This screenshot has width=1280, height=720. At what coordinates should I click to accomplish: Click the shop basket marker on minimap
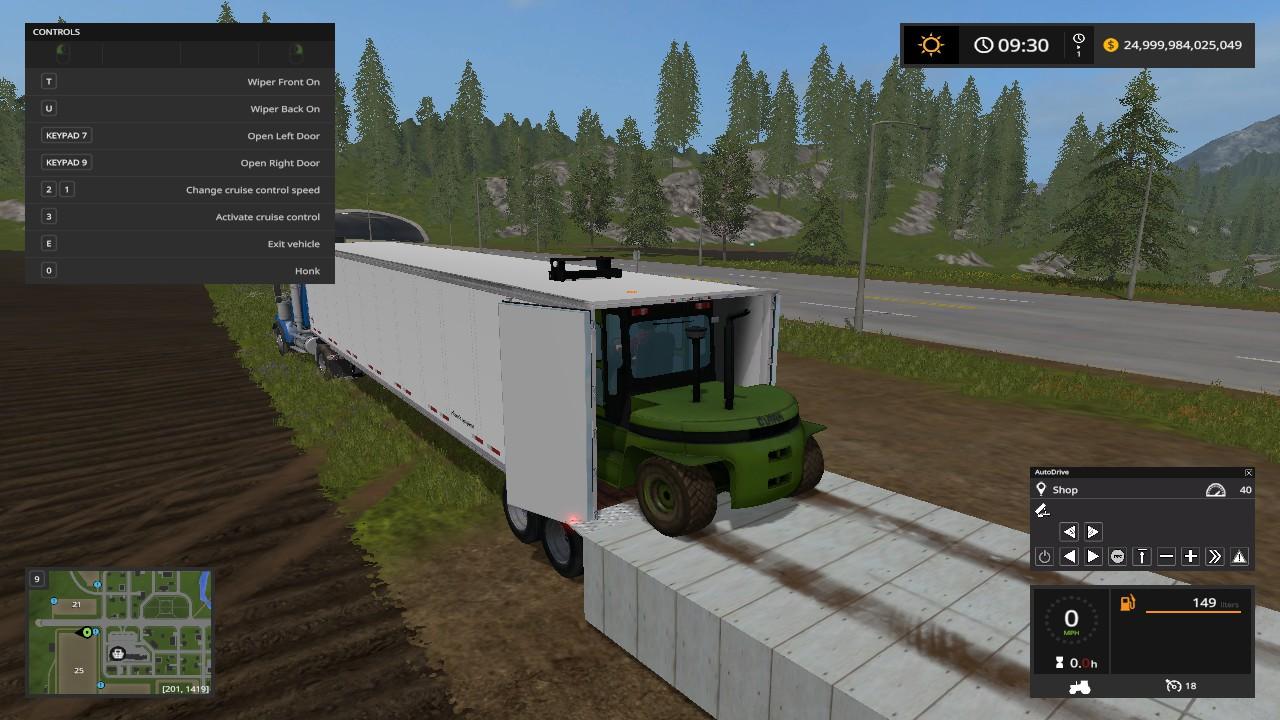[x=118, y=653]
